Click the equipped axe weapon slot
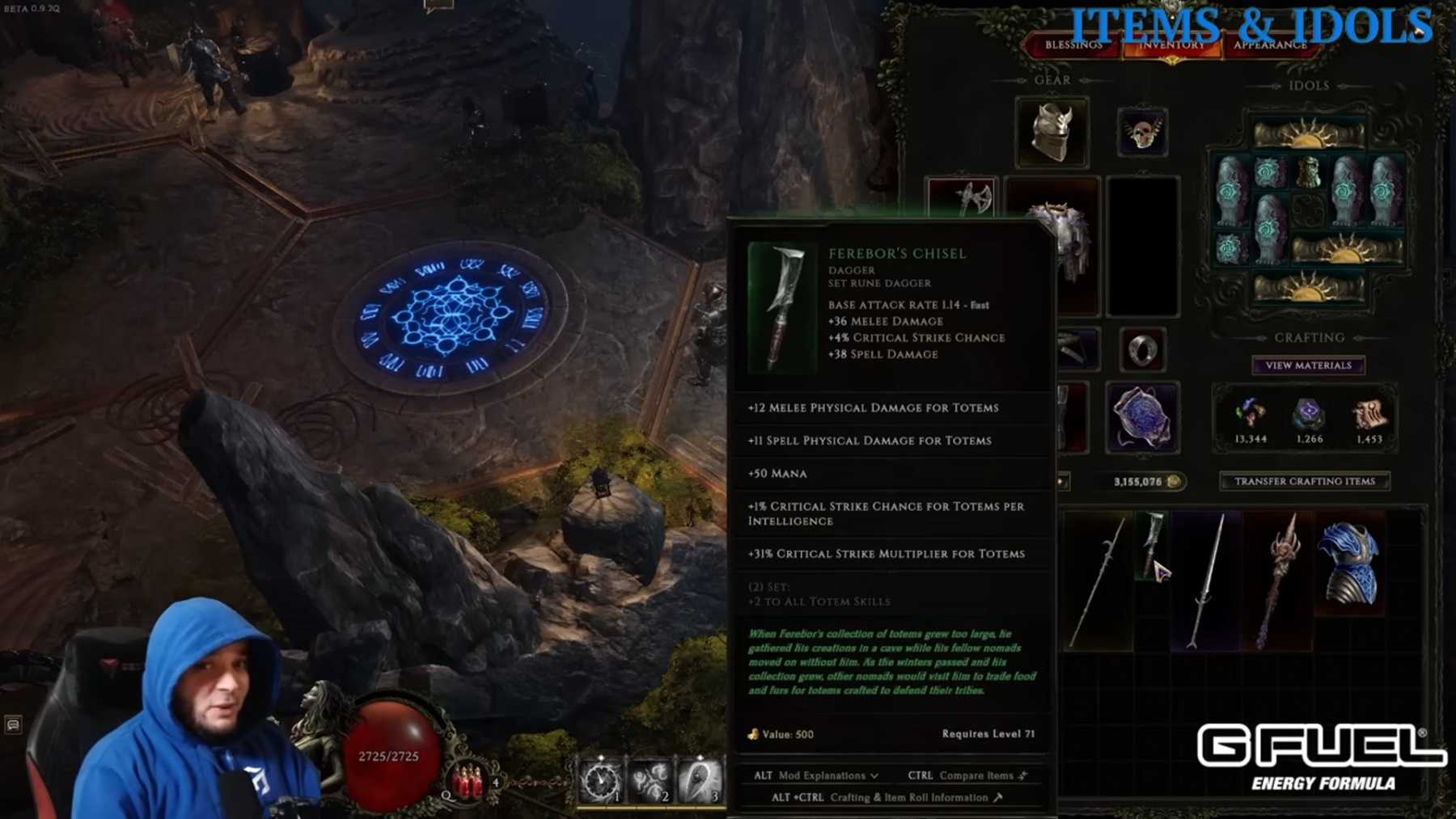Image resolution: width=1456 pixels, height=819 pixels. click(963, 197)
